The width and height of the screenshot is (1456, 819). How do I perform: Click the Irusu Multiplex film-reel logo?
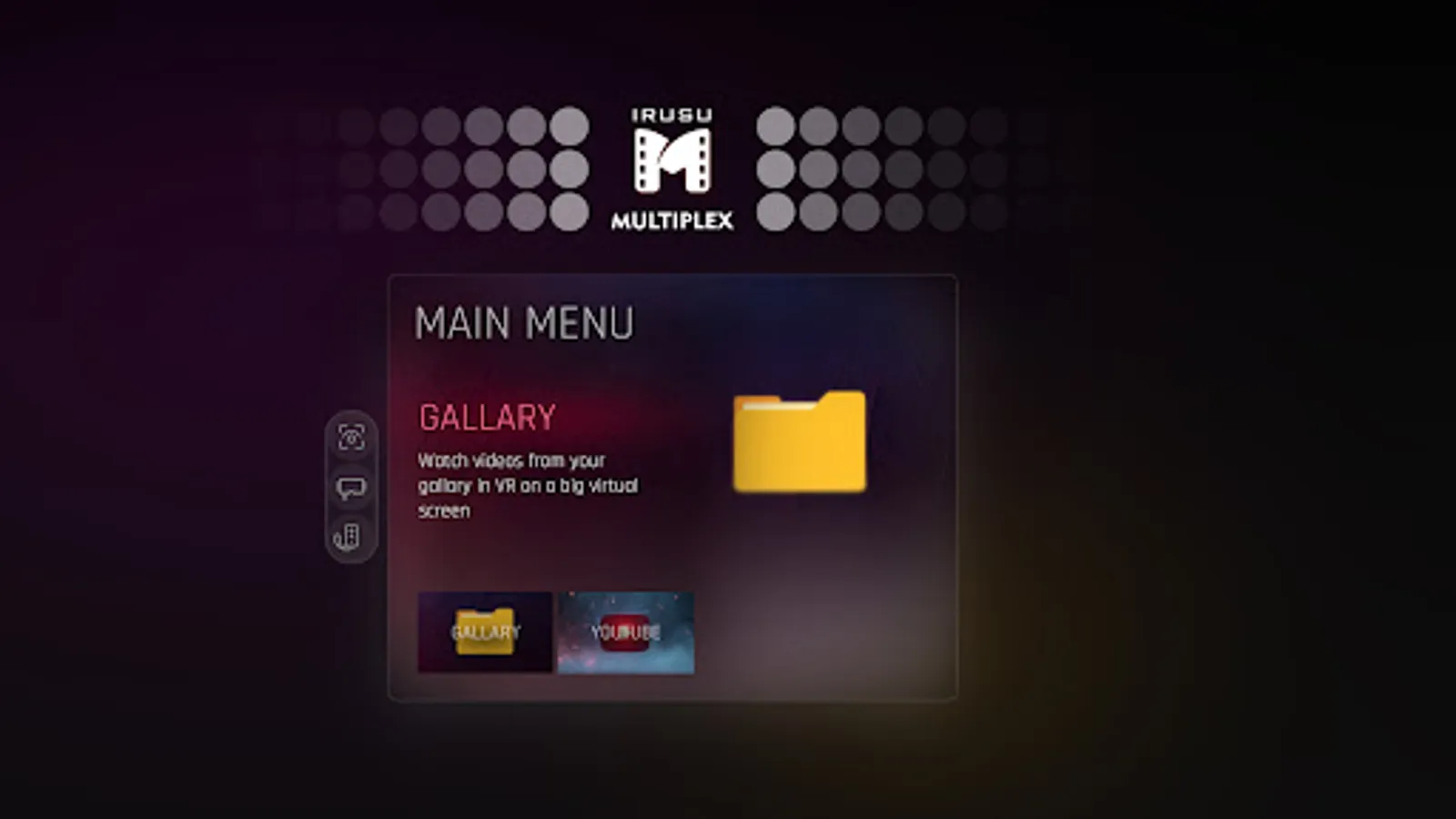(671, 161)
